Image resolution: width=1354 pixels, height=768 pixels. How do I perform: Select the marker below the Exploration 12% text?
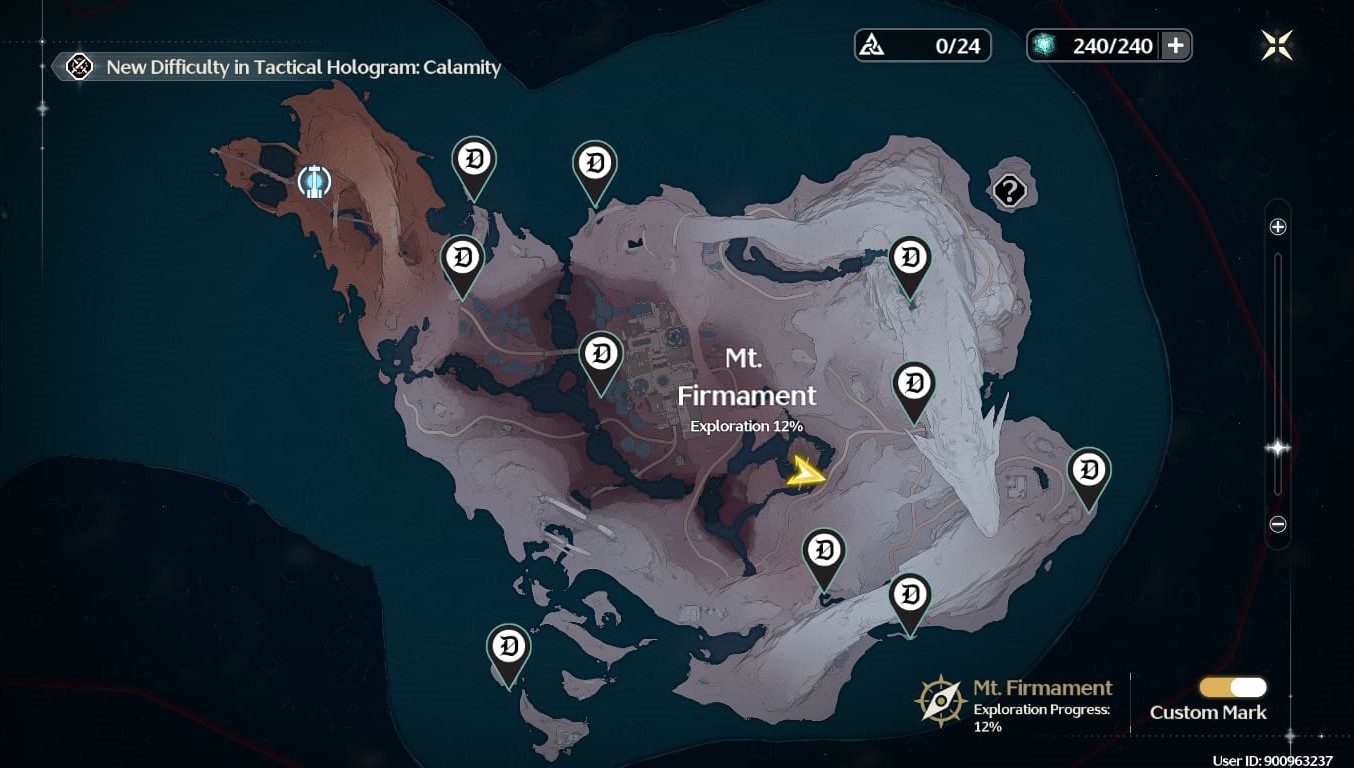click(x=824, y=550)
